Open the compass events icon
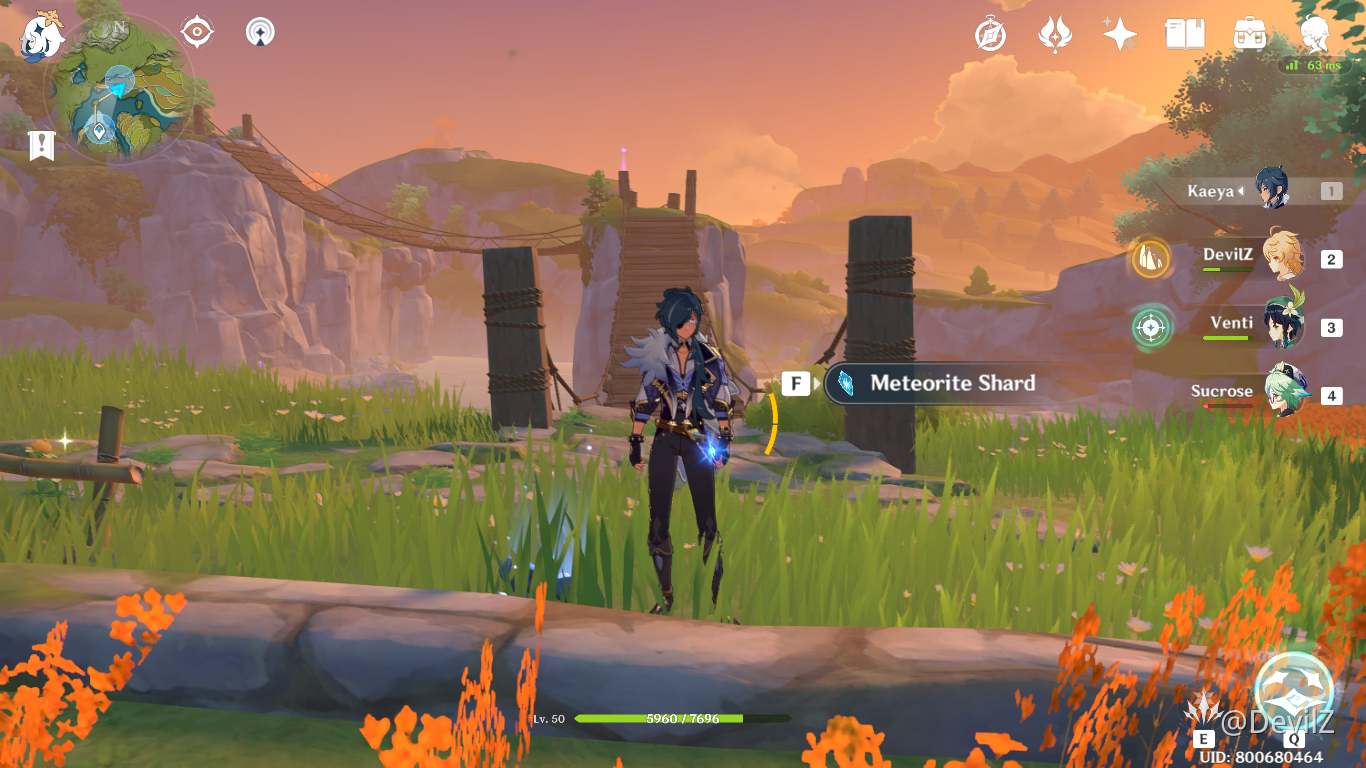The height and width of the screenshot is (768, 1366). click(x=990, y=35)
